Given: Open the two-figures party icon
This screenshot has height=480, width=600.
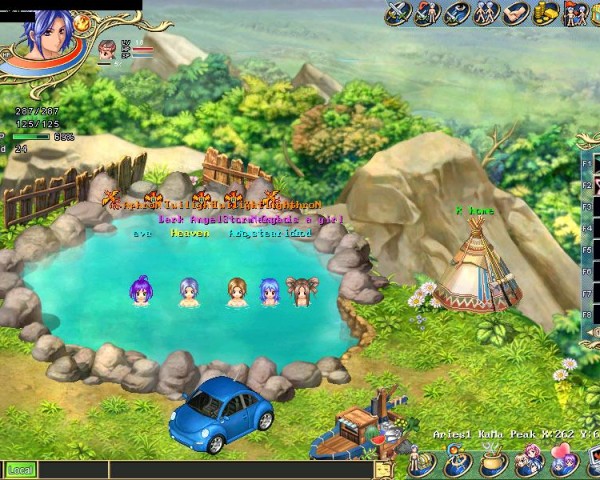Looking at the screenshot, I should point(486,13).
